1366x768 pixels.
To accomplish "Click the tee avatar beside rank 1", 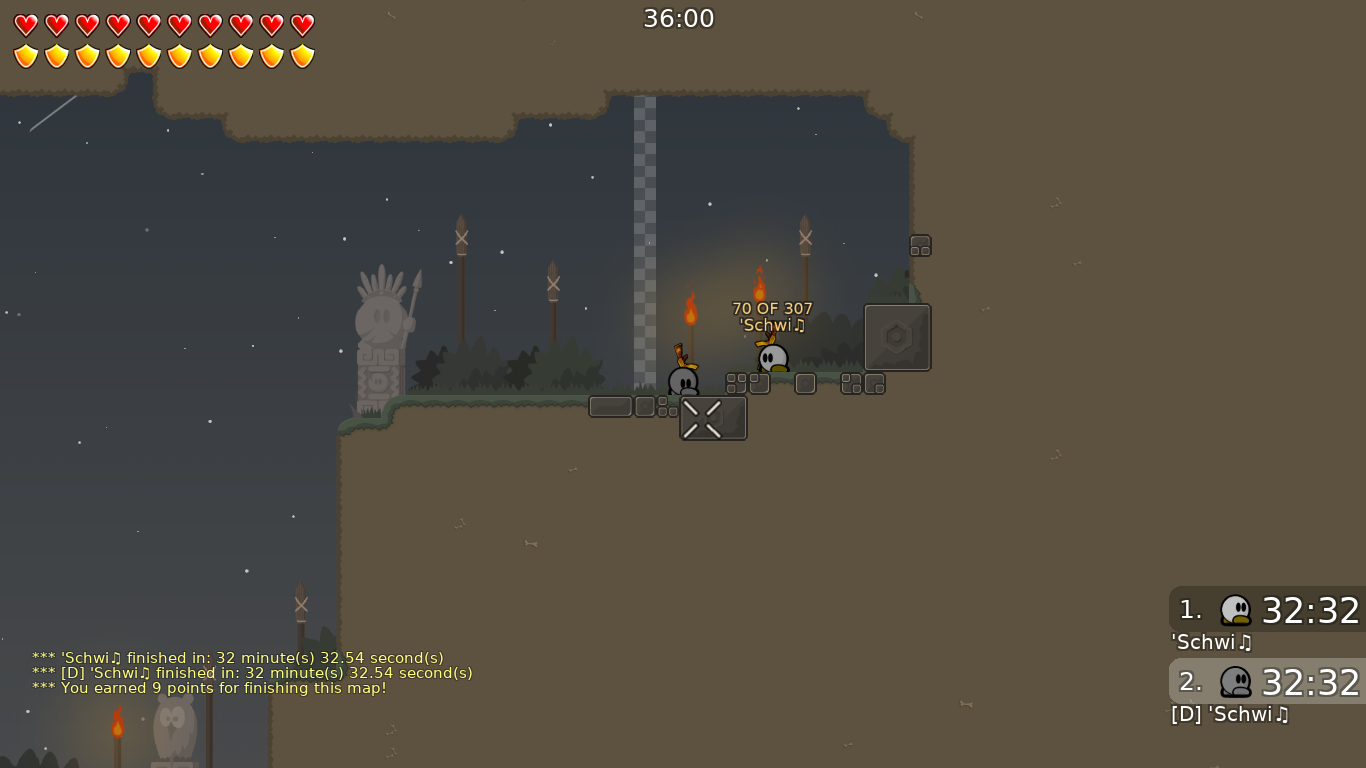I will [1237, 610].
